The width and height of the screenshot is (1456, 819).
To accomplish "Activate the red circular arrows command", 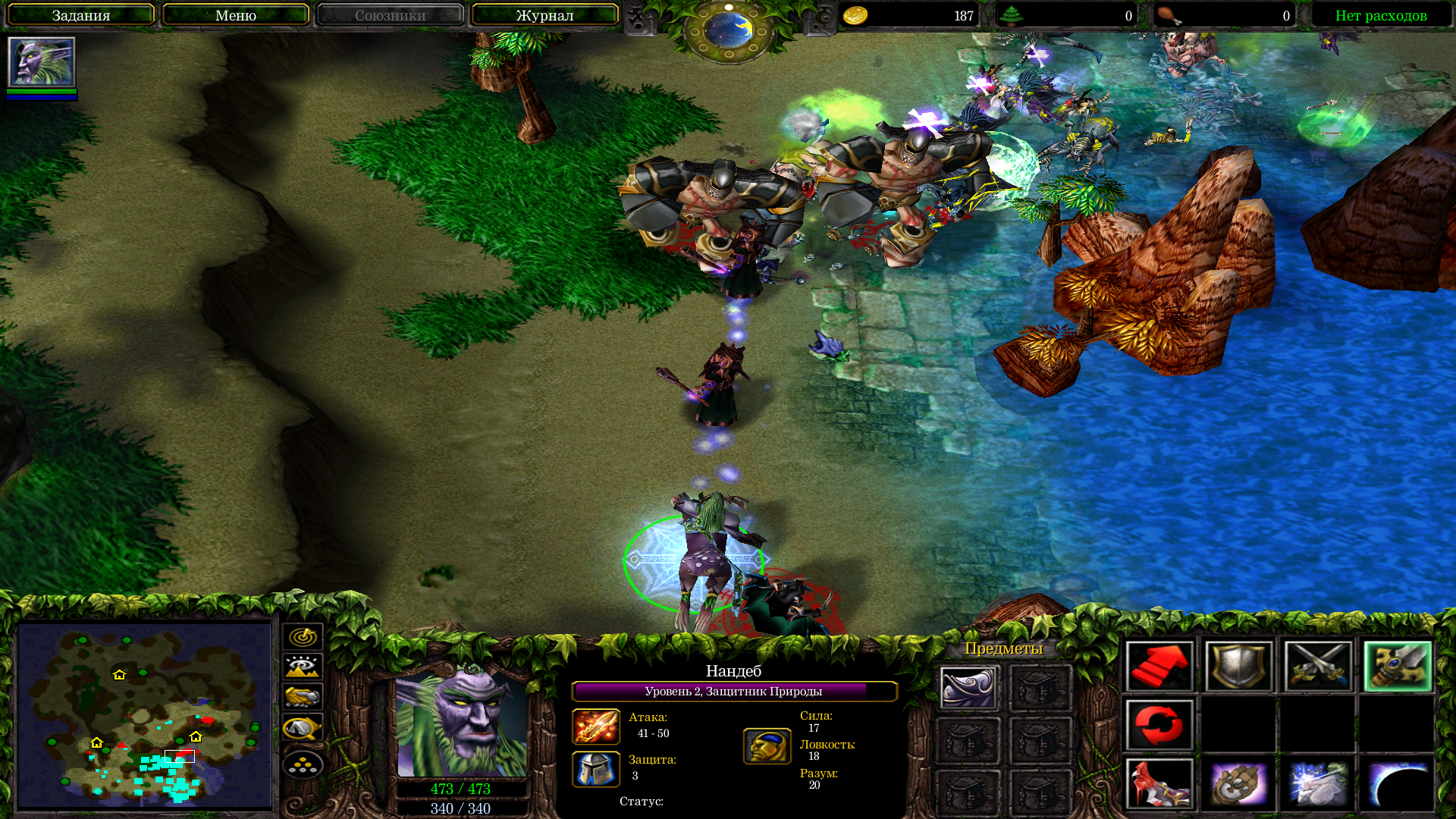I will point(1159,725).
